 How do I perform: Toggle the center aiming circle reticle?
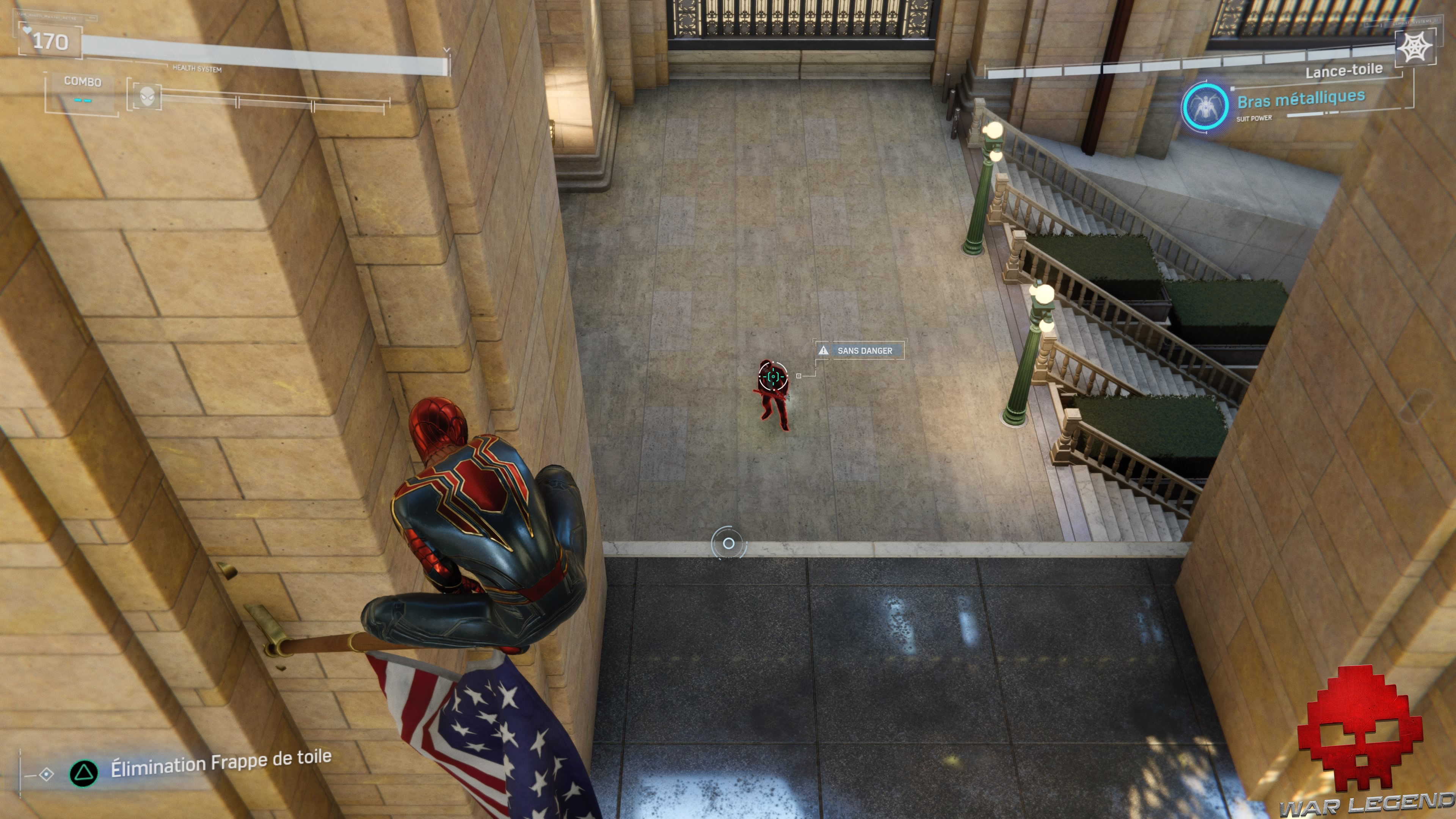pyautogui.click(x=728, y=544)
